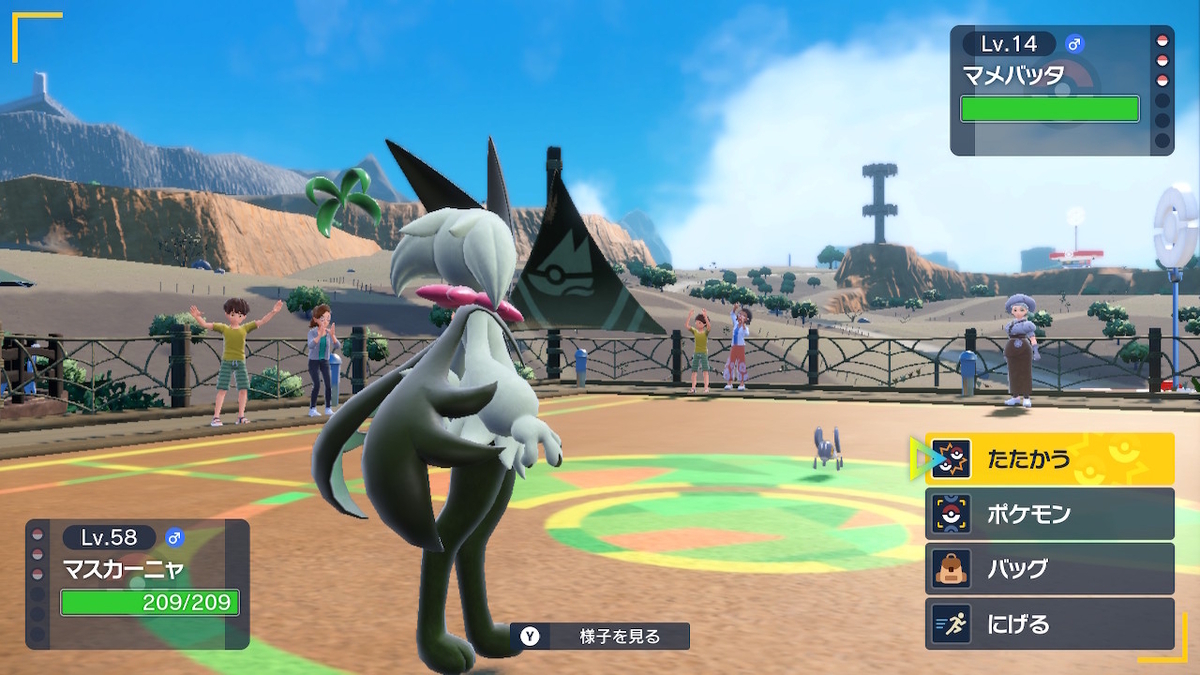Image resolution: width=1200 pixels, height=675 pixels.
Task: Click the 様子を見る status check button
Action: click(600, 636)
